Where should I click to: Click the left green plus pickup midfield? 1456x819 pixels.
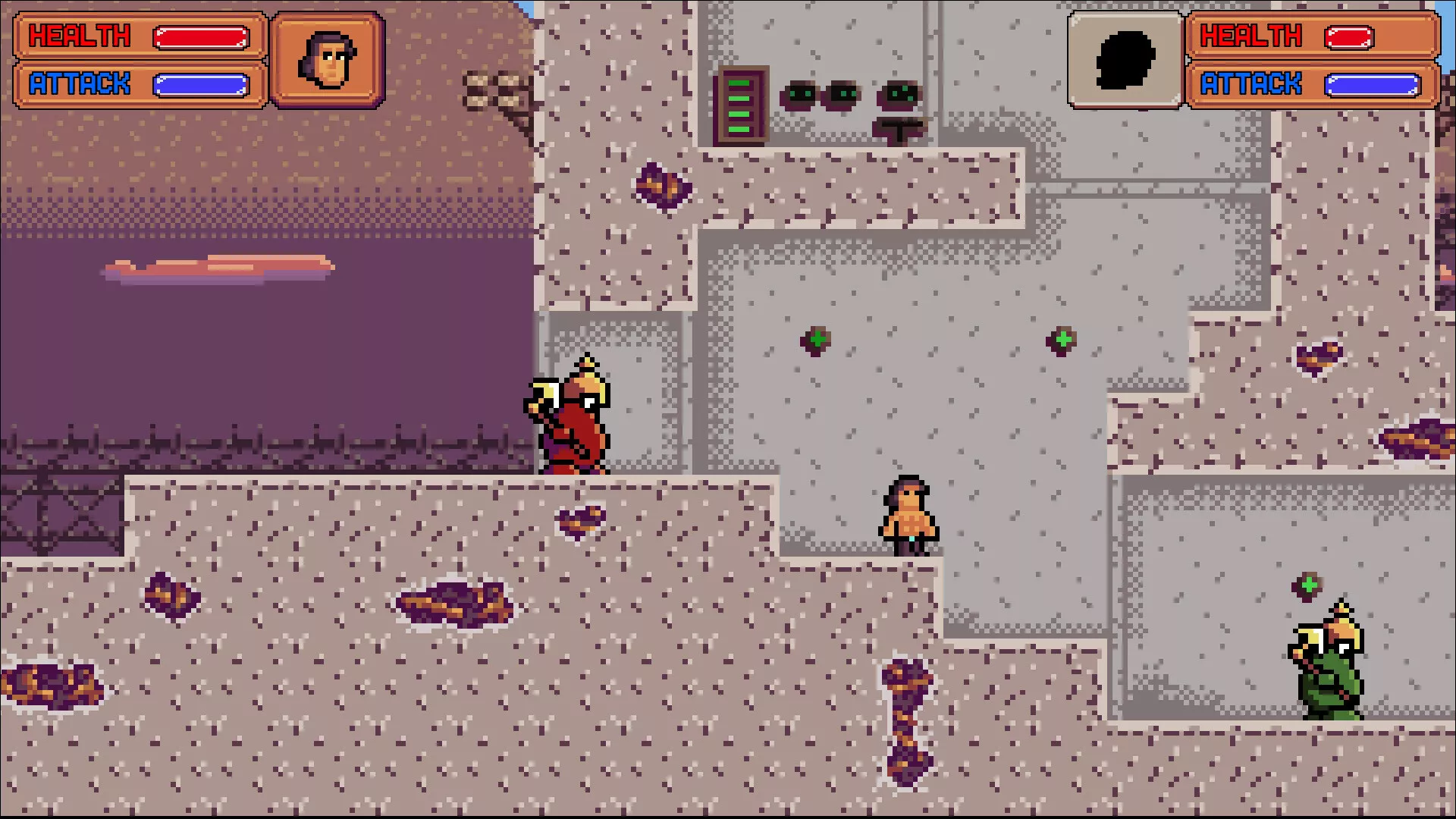pyautogui.click(x=817, y=340)
